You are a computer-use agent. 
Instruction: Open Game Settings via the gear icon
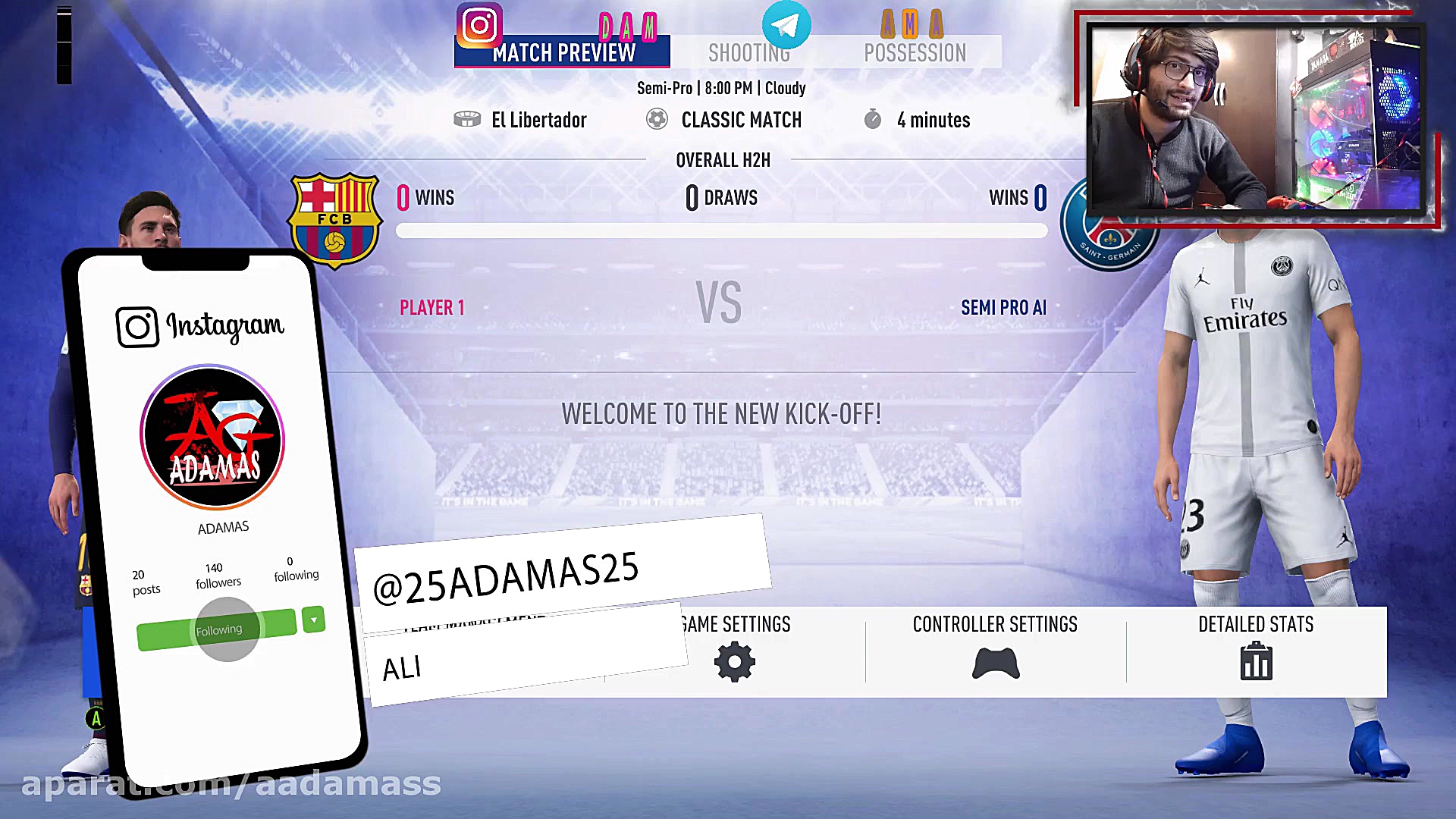click(x=733, y=661)
